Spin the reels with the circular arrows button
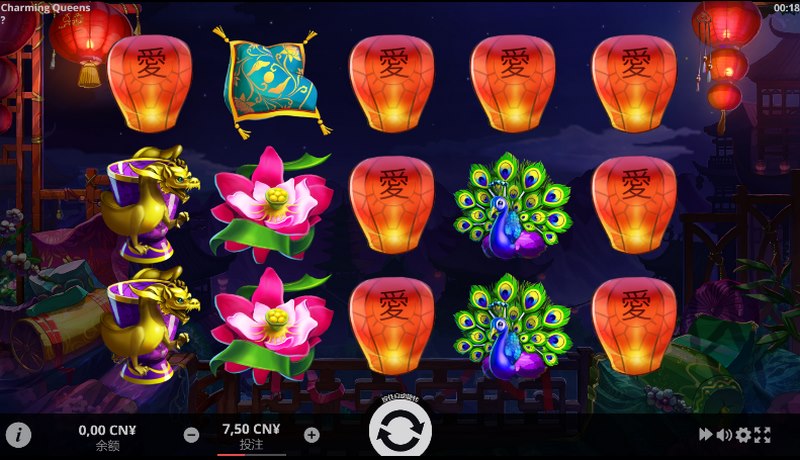 (400, 430)
